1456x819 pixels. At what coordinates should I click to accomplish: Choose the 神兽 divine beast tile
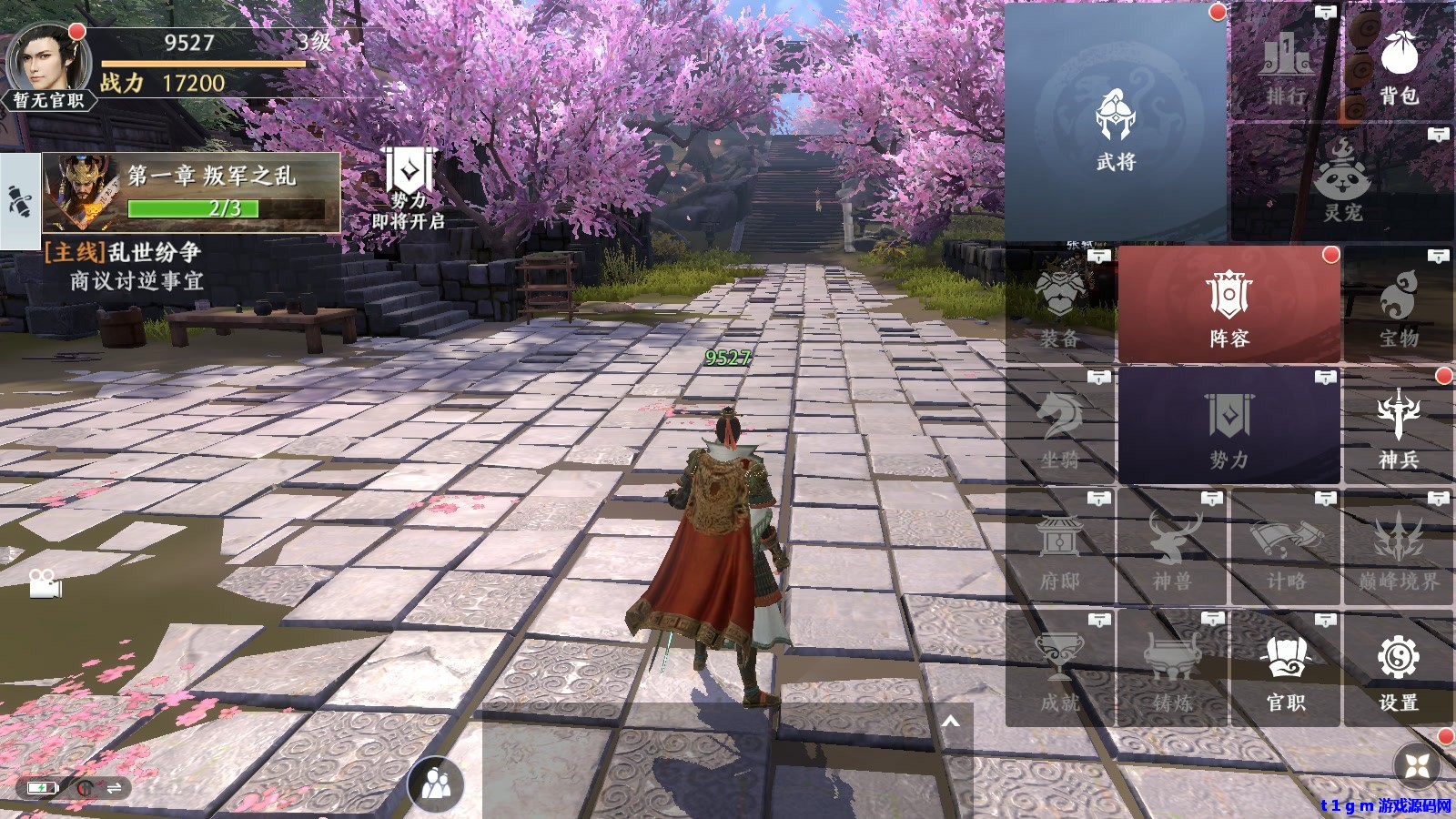pos(1172,548)
